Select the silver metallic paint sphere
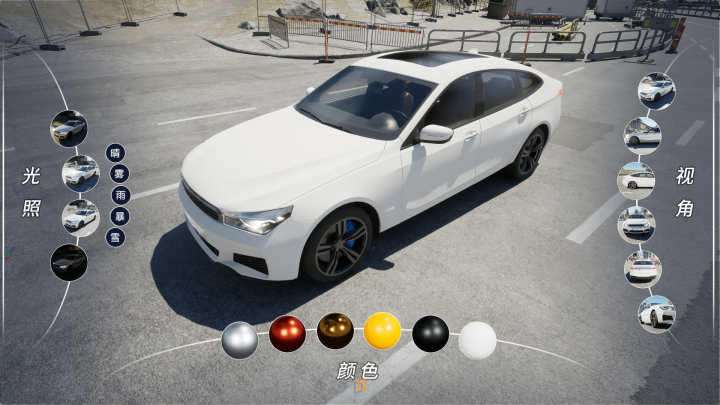This screenshot has width=720, height=405. (x=240, y=339)
